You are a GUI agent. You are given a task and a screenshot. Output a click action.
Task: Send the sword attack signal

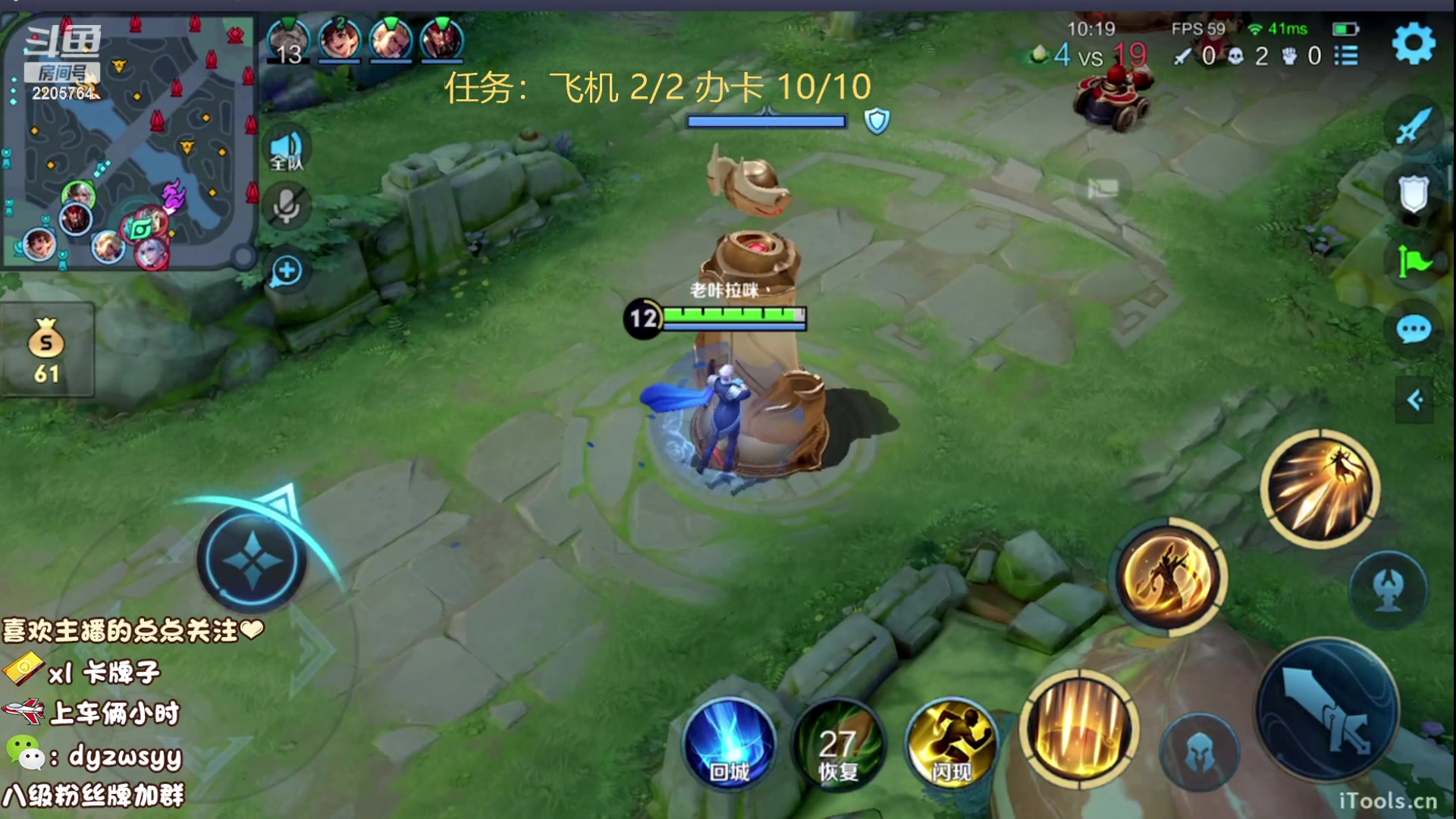pyautogui.click(x=1414, y=126)
